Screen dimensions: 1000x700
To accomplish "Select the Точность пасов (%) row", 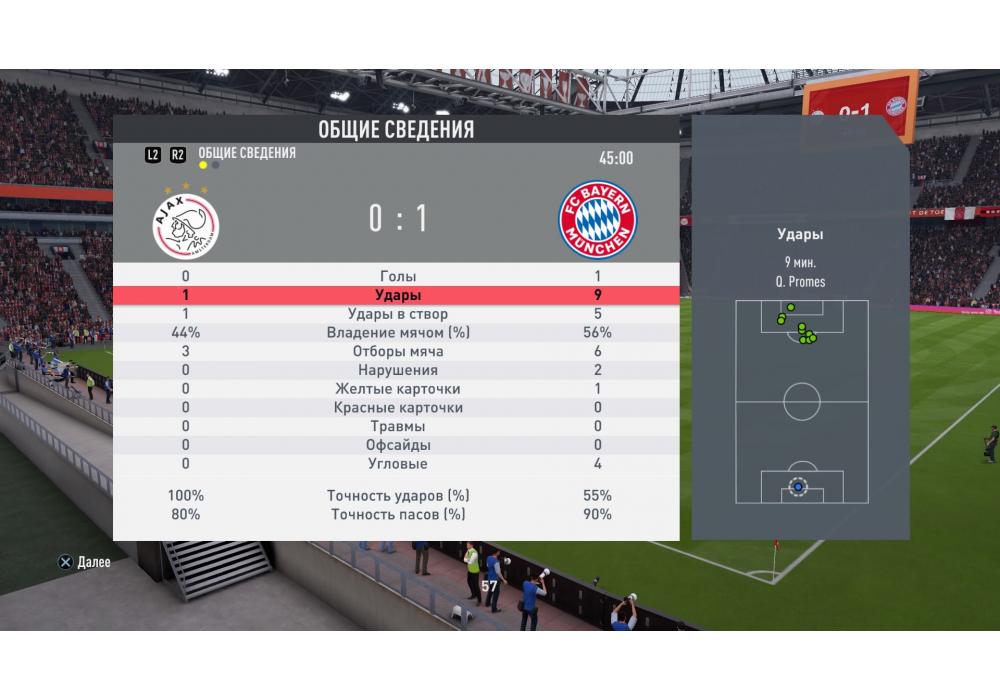I will click(x=397, y=514).
